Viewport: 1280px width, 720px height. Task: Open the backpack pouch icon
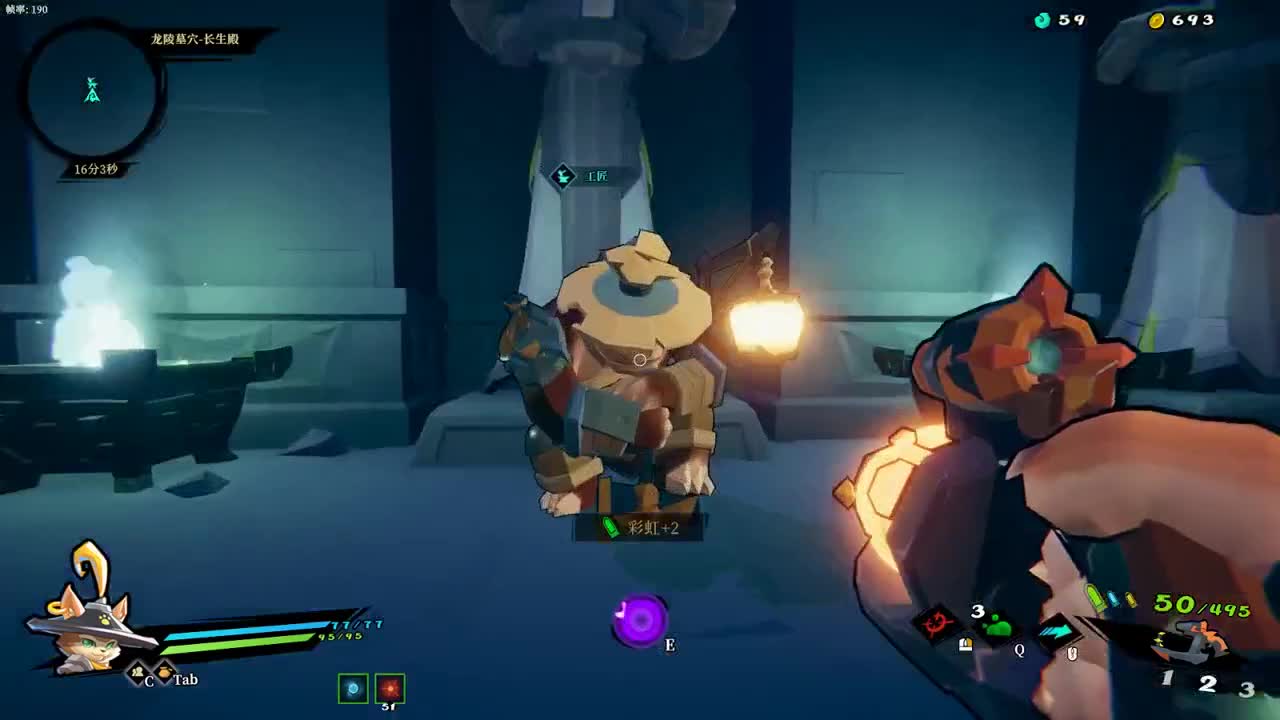coord(163,674)
